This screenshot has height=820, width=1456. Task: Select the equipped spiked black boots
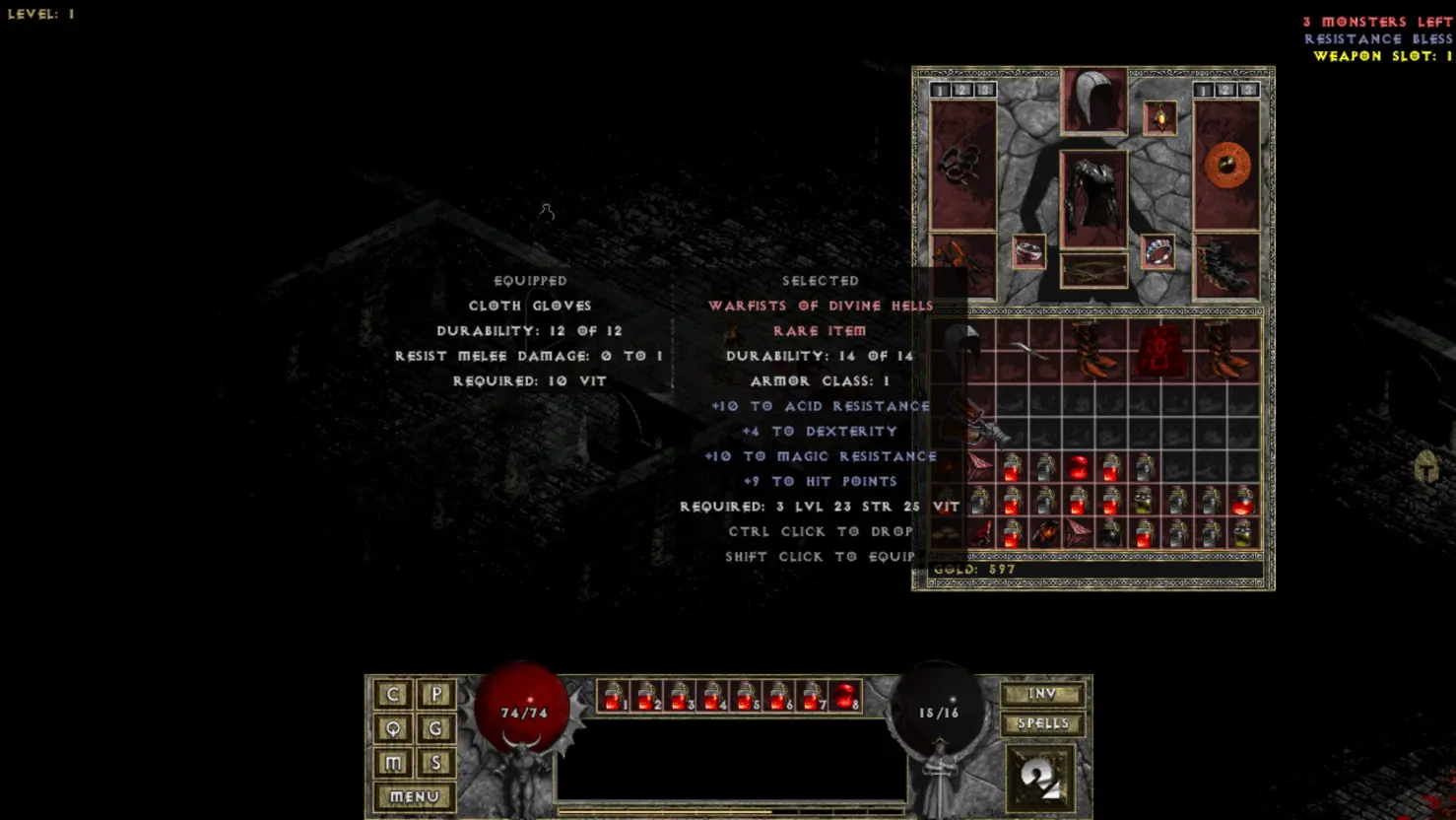coord(1226,266)
